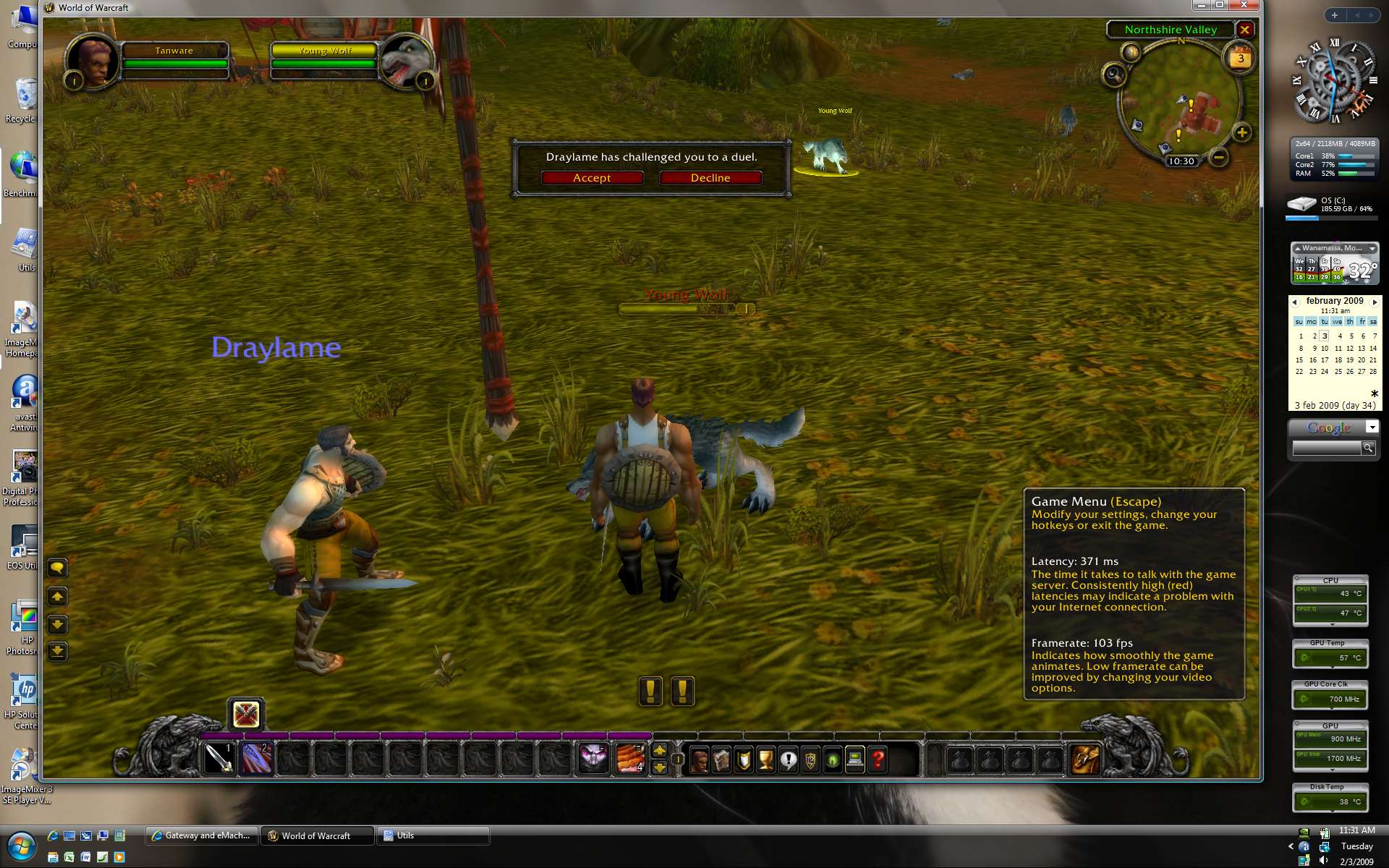This screenshot has width=1389, height=868.
Task: Decline the duel from Draylame
Action: pyautogui.click(x=710, y=178)
